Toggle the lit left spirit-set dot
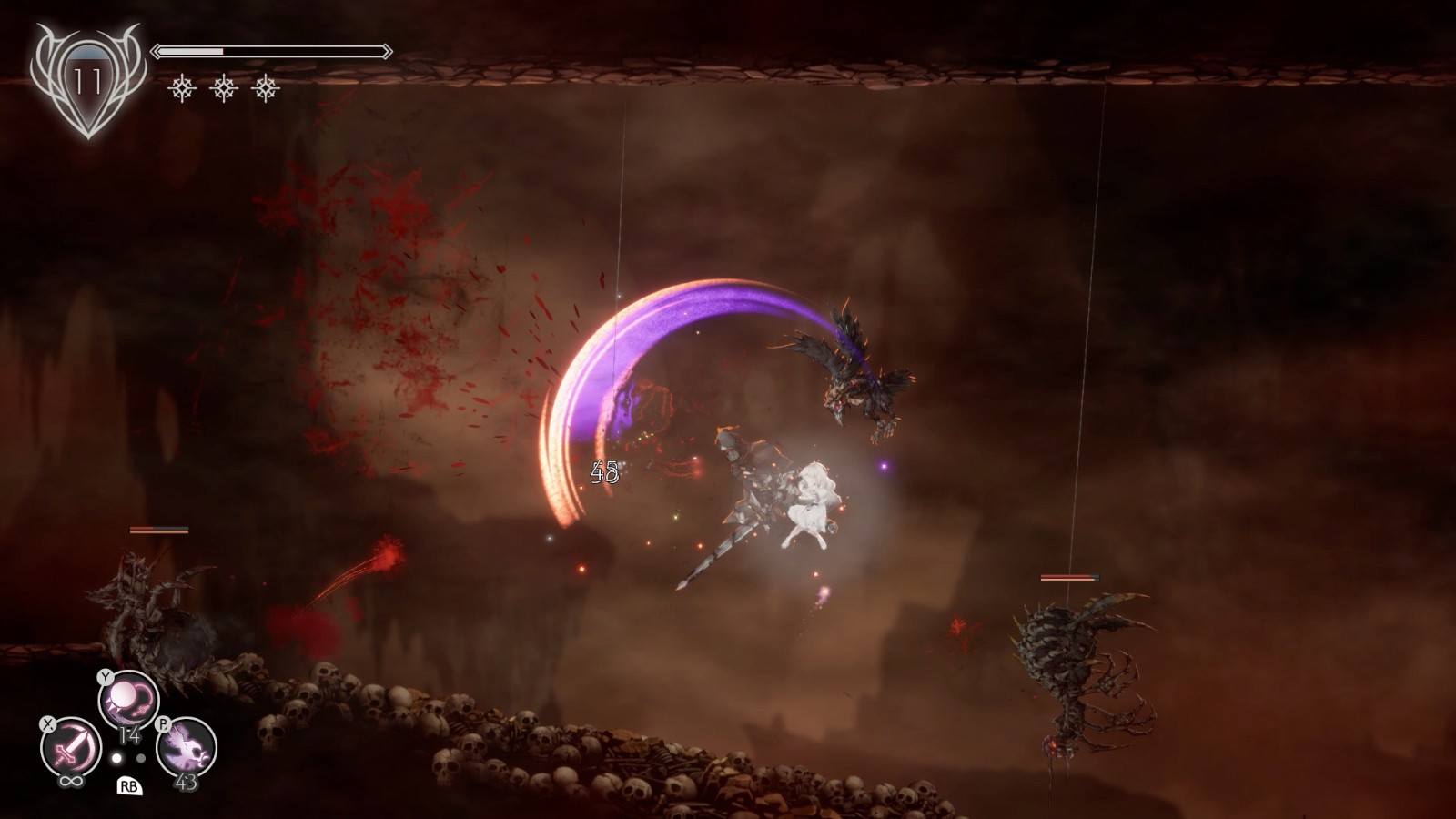Screen dimensions: 1456x819 pos(116,758)
